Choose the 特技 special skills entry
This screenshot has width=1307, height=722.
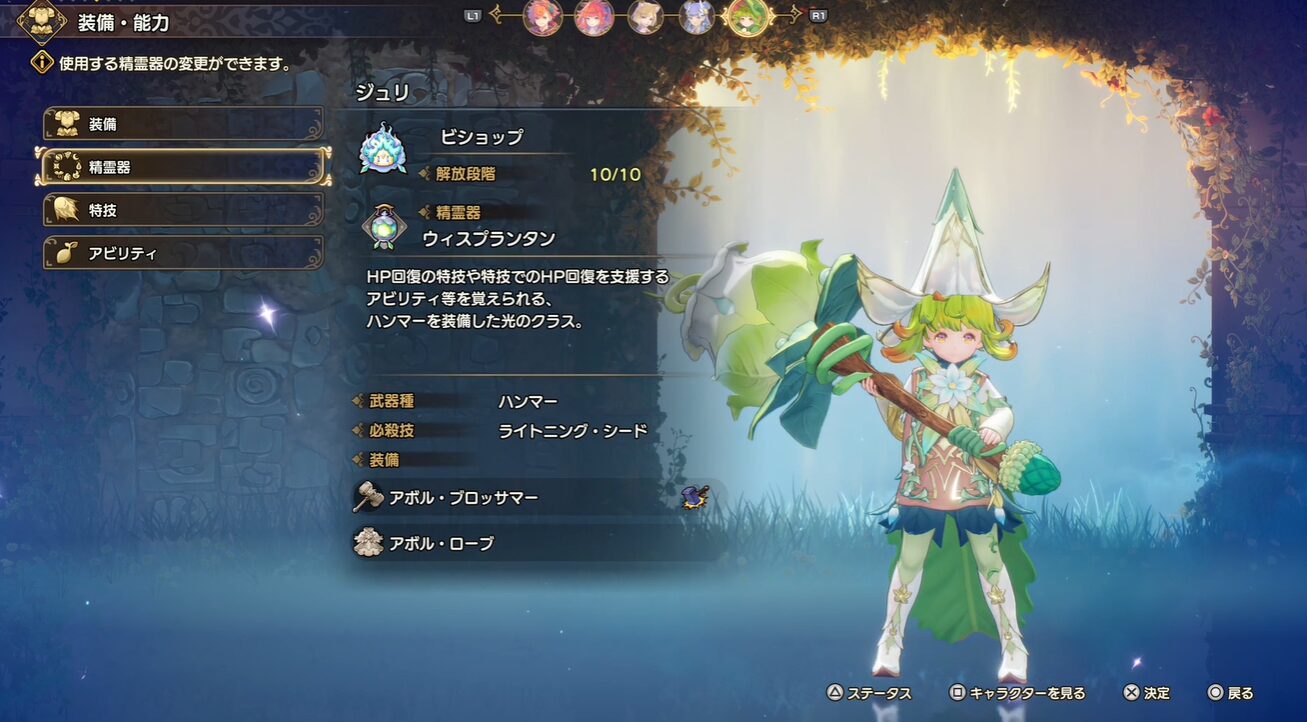tap(183, 210)
